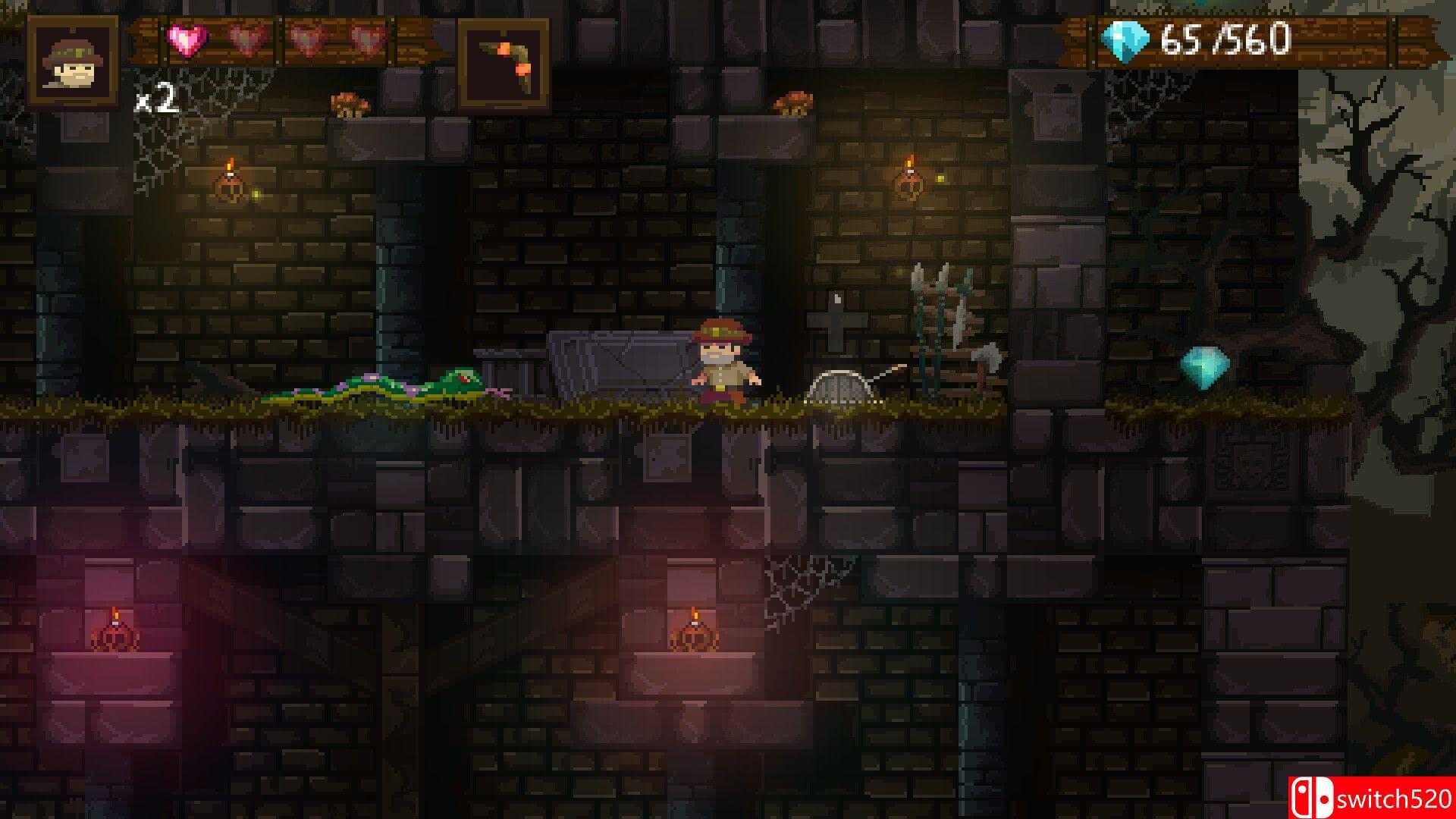Image resolution: width=1456 pixels, height=819 pixels.
Task: Open the switch520 watermark logo
Action: pyautogui.click(x=1371, y=796)
